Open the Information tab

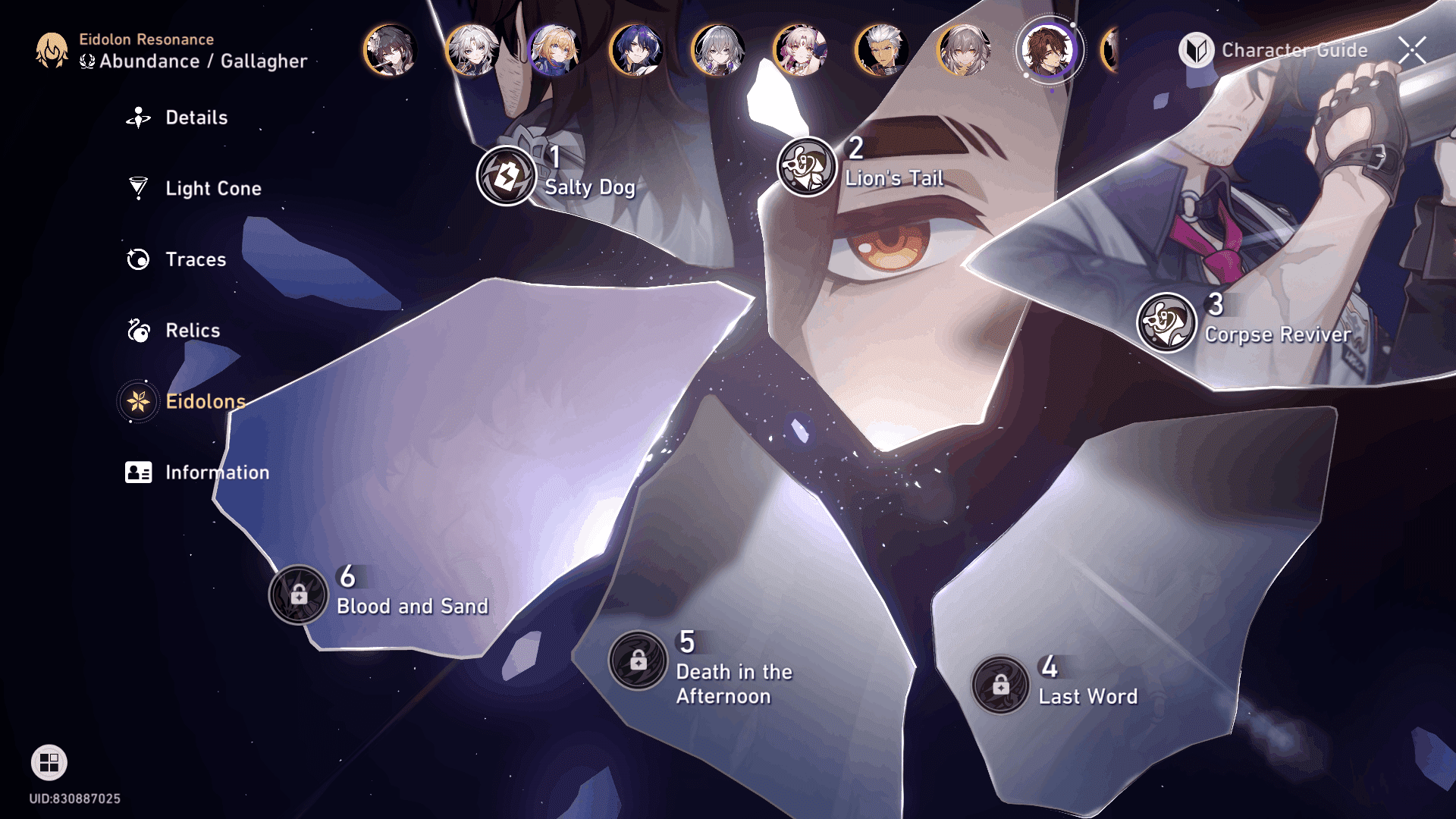click(216, 472)
